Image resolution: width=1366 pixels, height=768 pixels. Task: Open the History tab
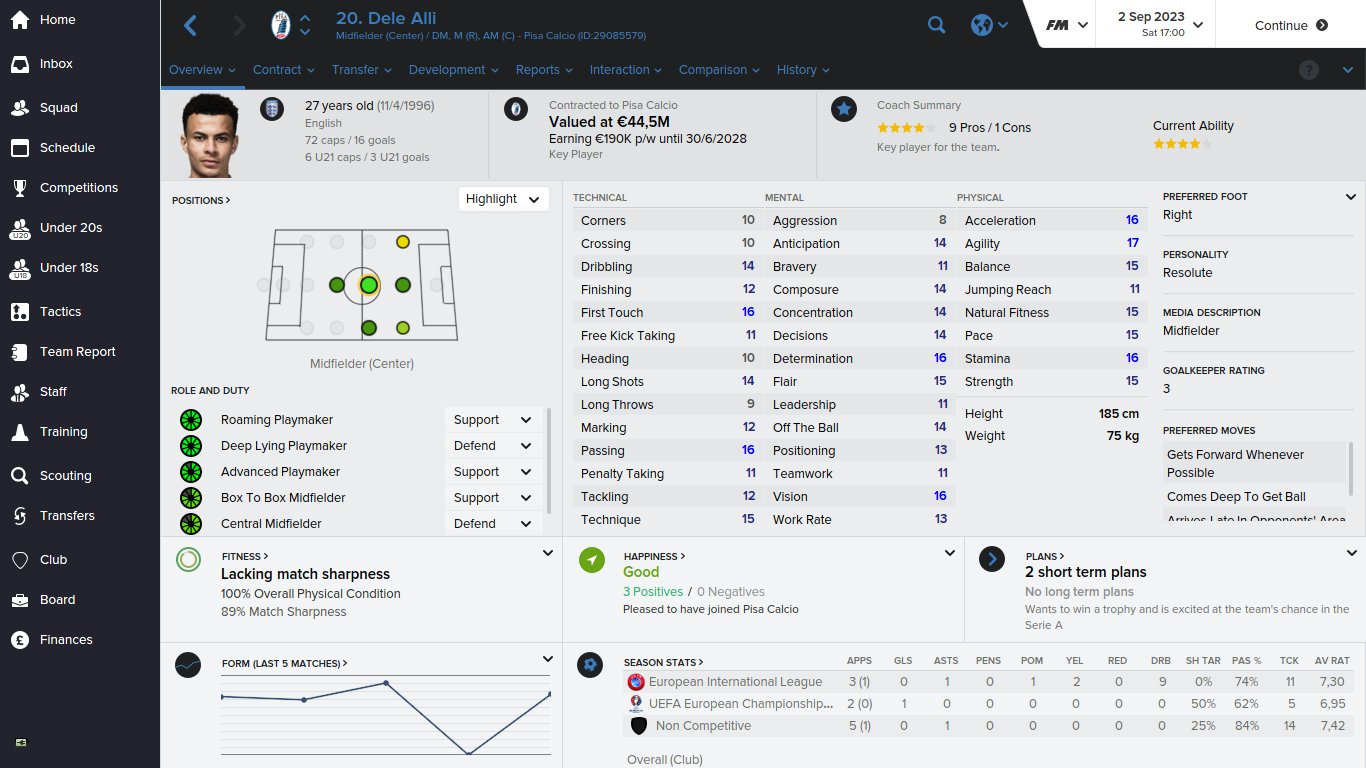tap(797, 70)
